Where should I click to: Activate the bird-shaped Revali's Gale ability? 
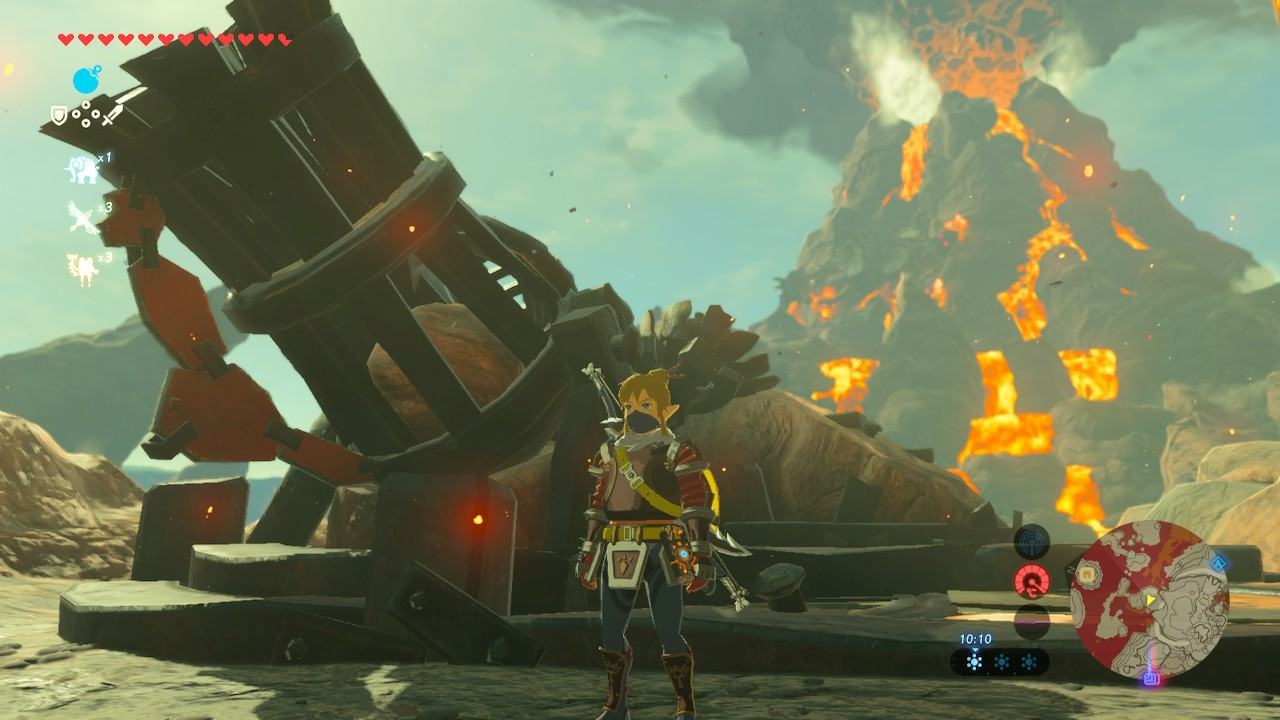click(80, 217)
